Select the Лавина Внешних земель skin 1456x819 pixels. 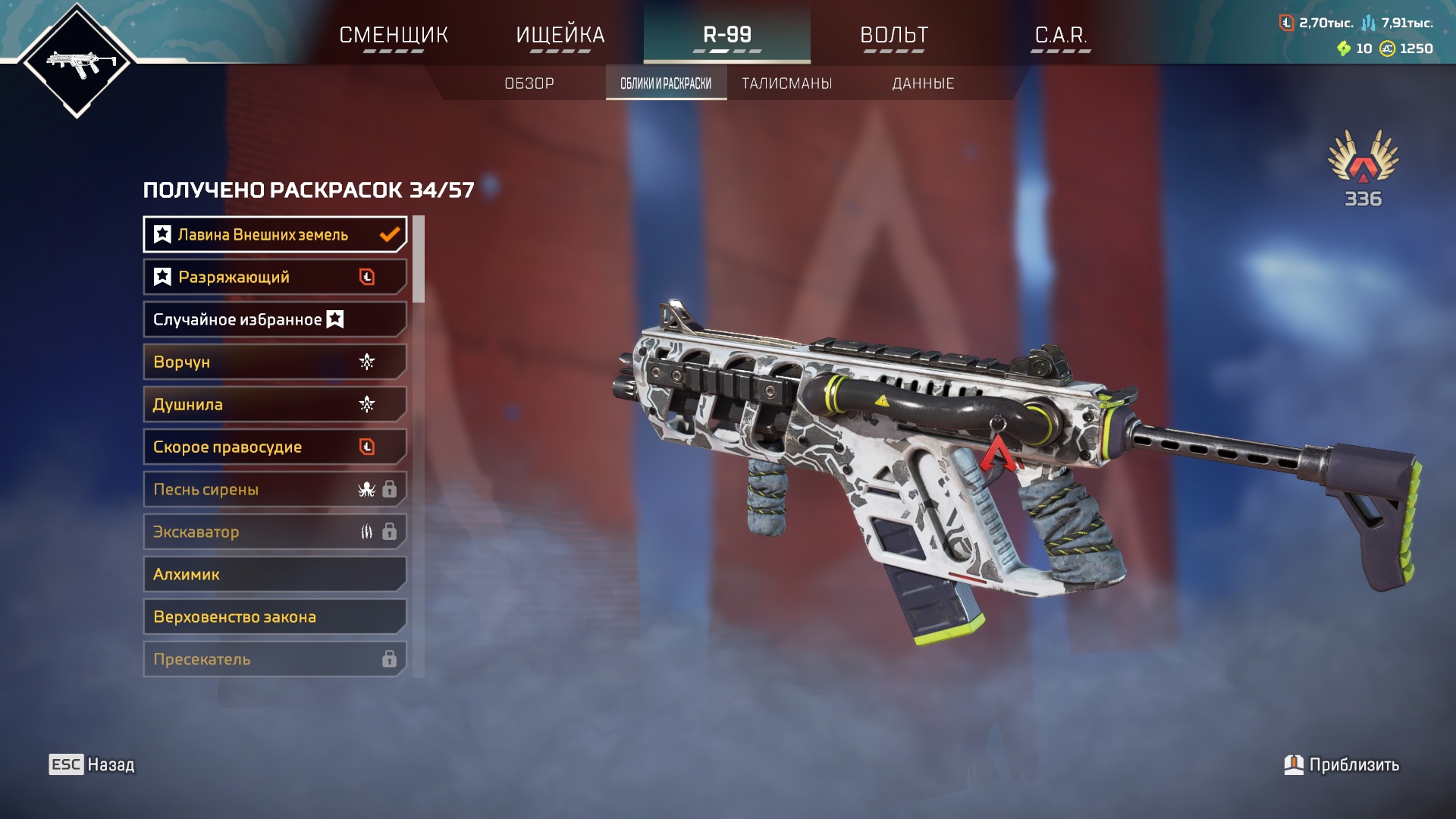(275, 234)
